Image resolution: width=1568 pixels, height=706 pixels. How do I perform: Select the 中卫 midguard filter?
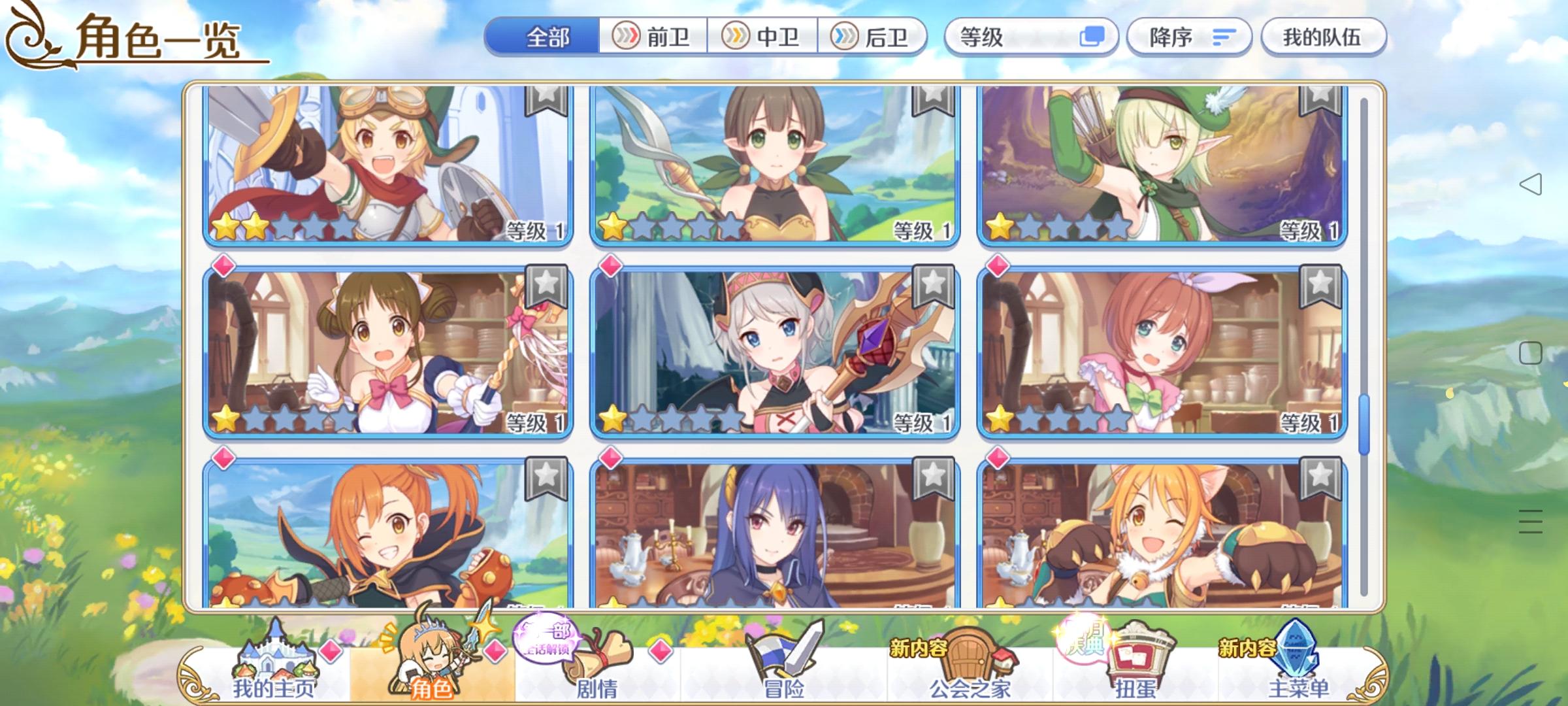pyautogui.click(x=766, y=37)
